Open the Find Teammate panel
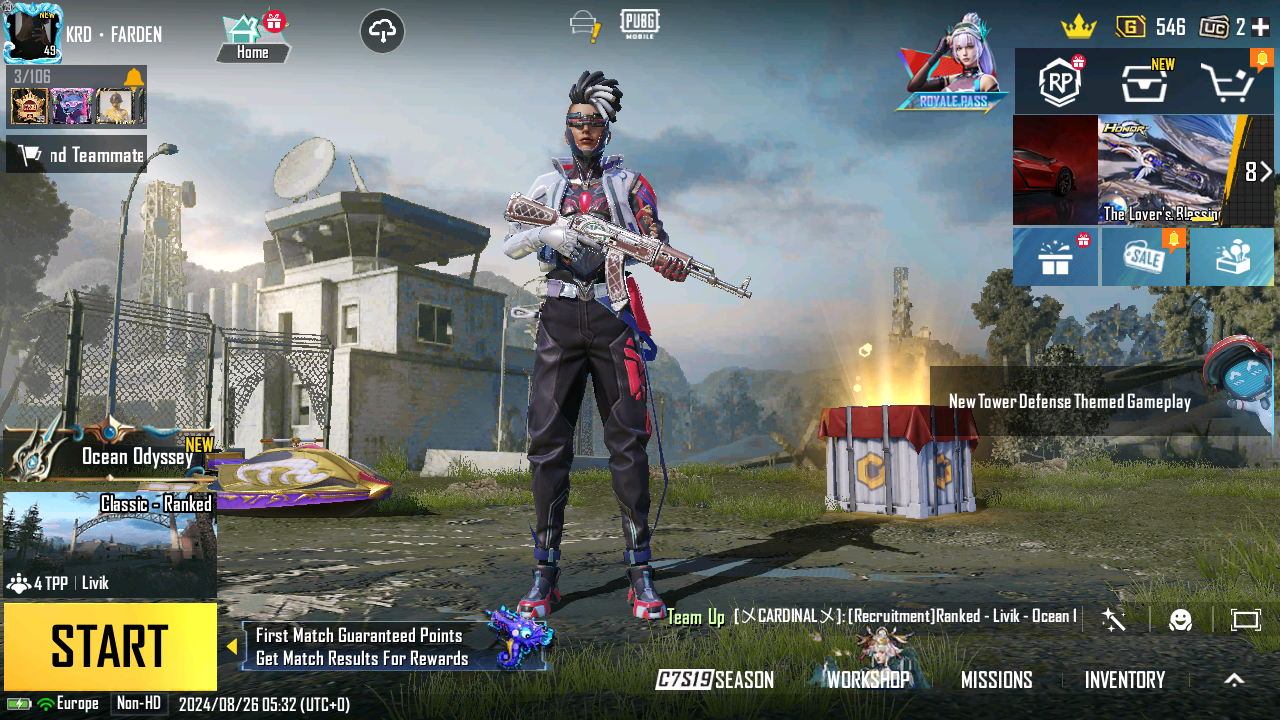1280x720 pixels. coord(77,155)
